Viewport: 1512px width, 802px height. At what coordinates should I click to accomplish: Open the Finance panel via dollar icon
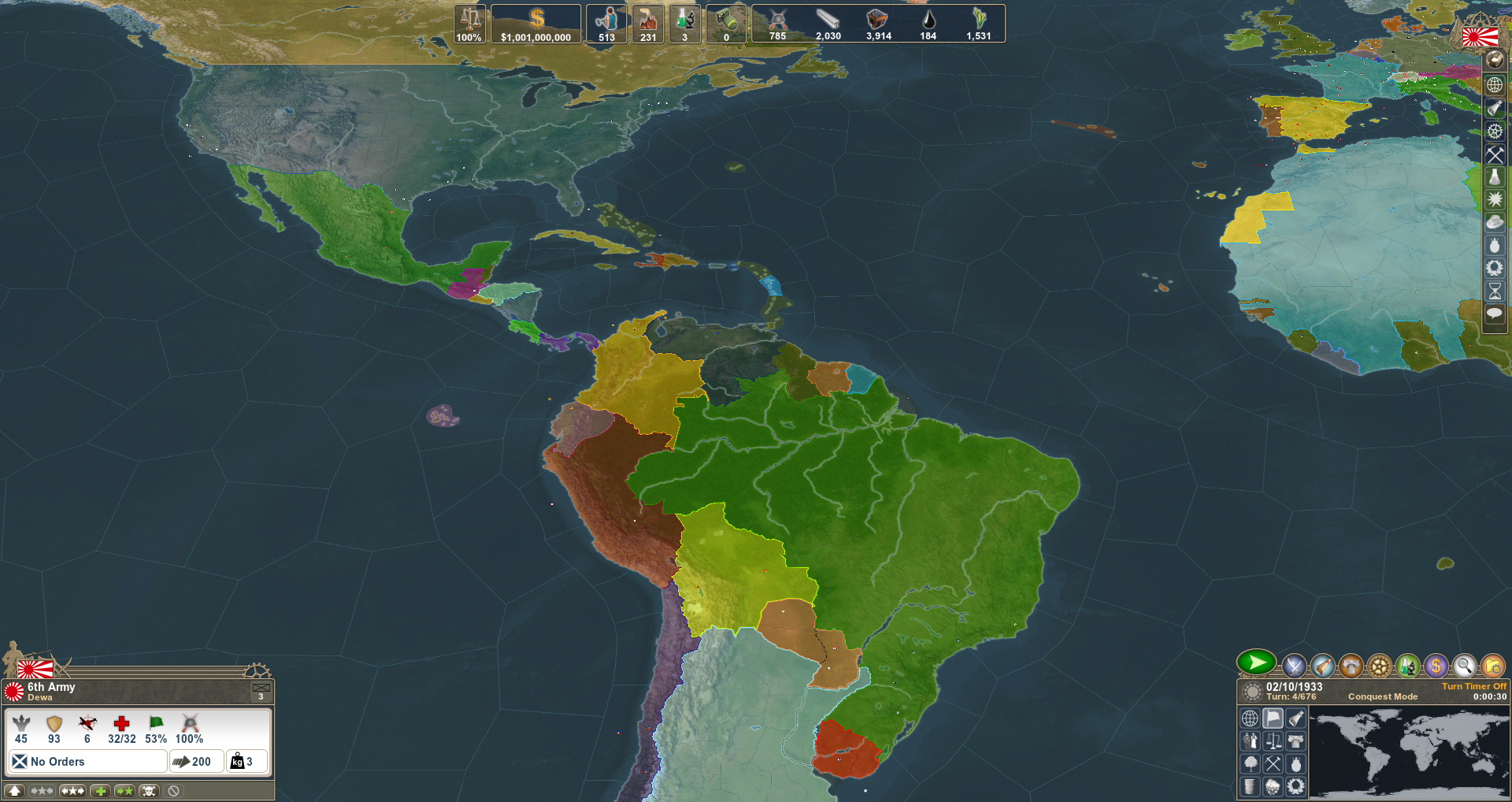(x=1436, y=664)
